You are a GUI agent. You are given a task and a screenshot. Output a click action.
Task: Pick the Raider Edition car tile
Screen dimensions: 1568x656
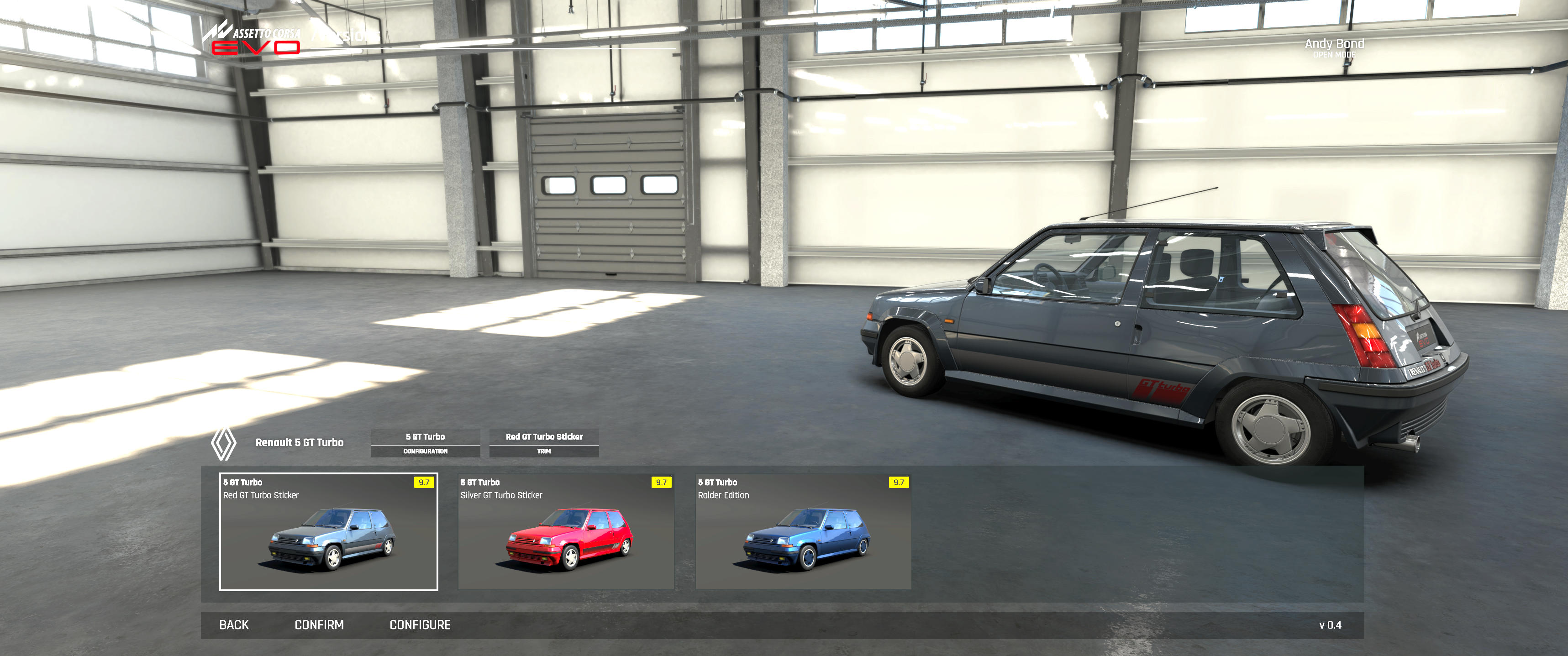[x=803, y=531]
